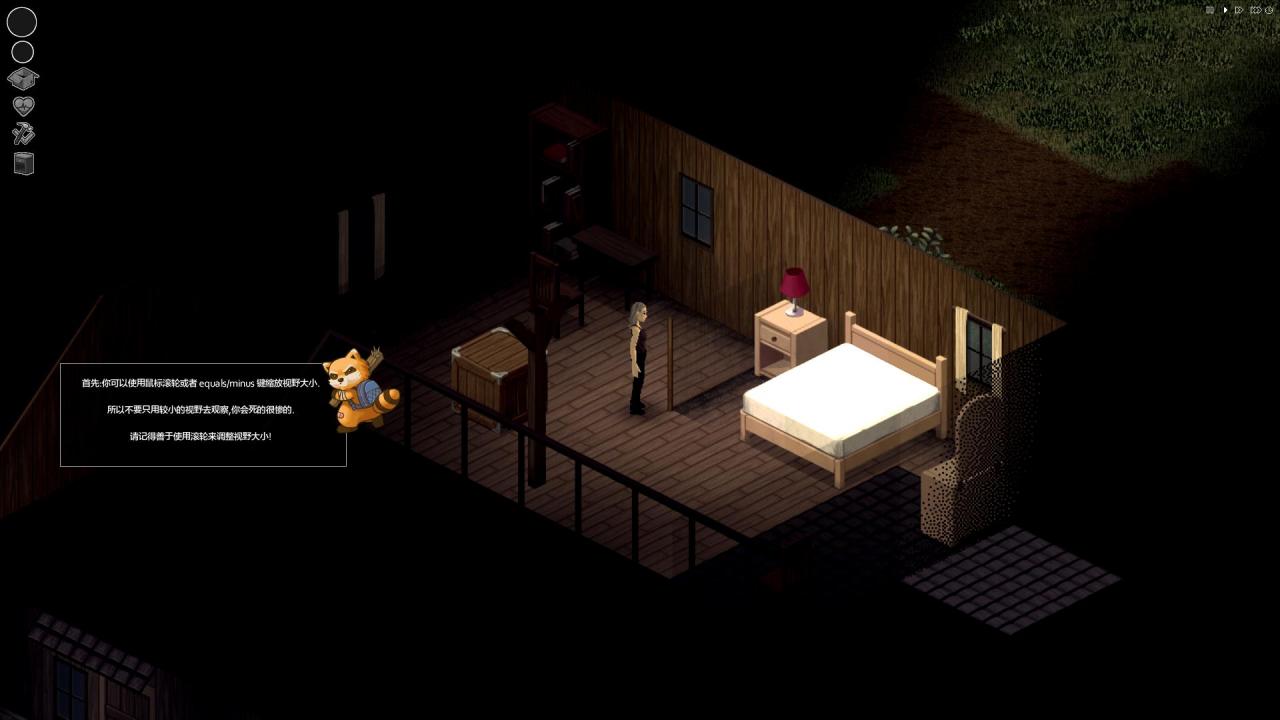Click the raccoon tutorial message box
Image resolution: width=1280 pixels, height=720 pixels.
[203, 415]
